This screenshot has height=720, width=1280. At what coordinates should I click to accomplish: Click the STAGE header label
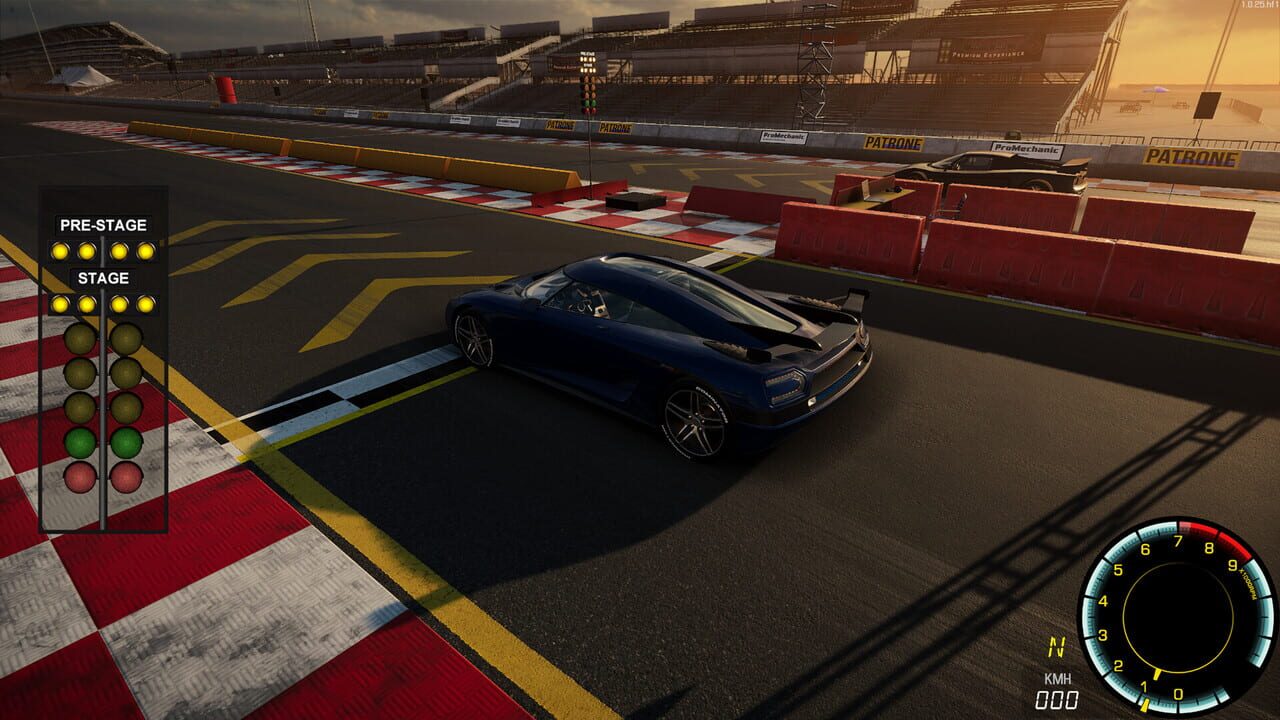pos(103,277)
